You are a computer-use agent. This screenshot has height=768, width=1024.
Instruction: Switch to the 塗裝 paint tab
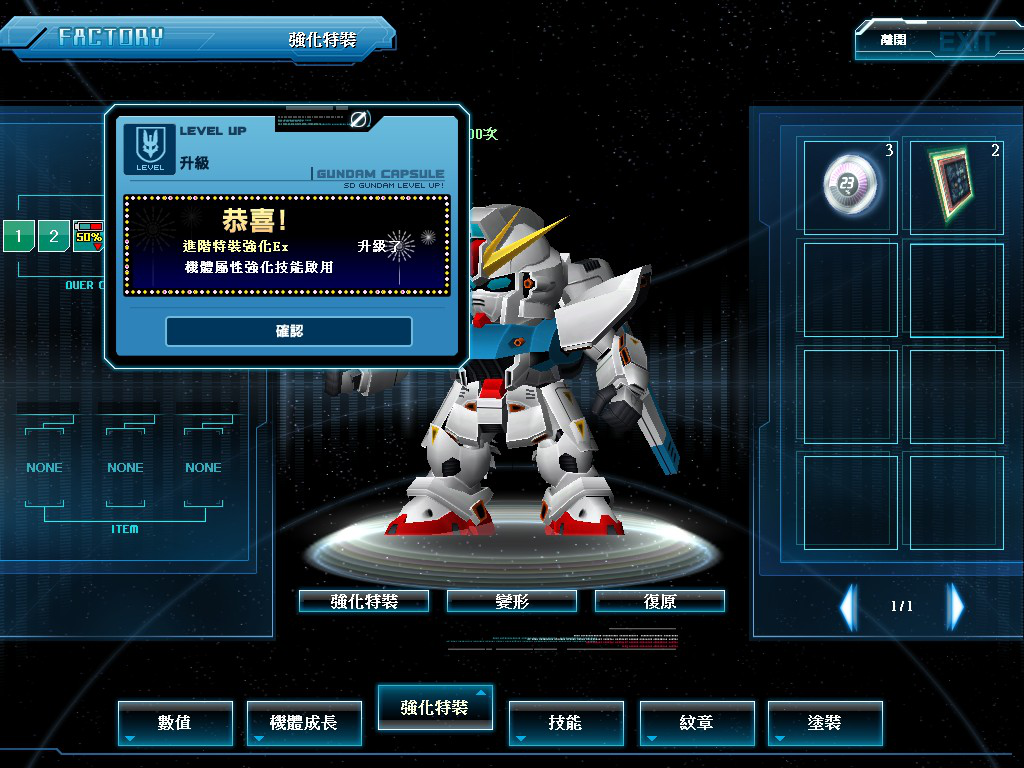[824, 722]
